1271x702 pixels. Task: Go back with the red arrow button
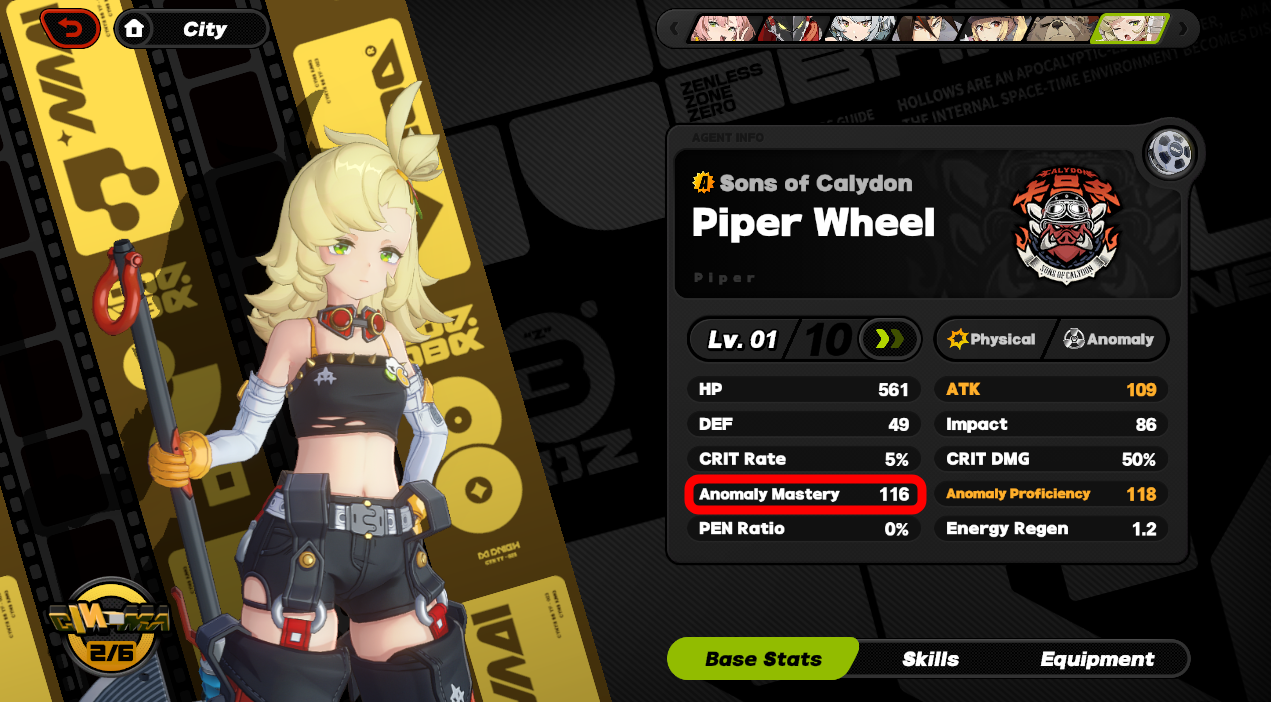click(x=70, y=29)
